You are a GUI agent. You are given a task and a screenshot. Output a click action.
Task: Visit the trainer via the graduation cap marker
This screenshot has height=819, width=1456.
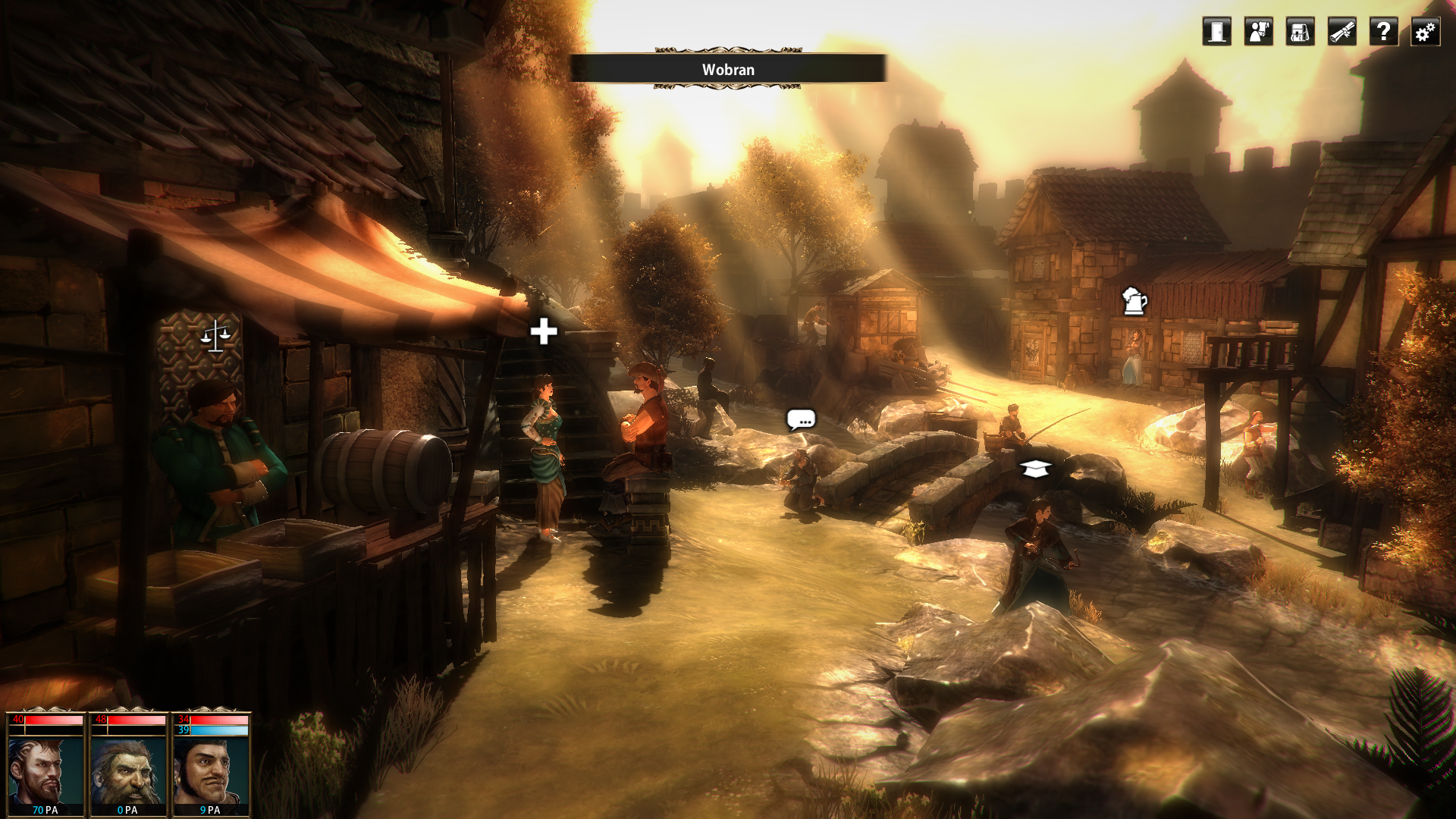[1035, 469]
